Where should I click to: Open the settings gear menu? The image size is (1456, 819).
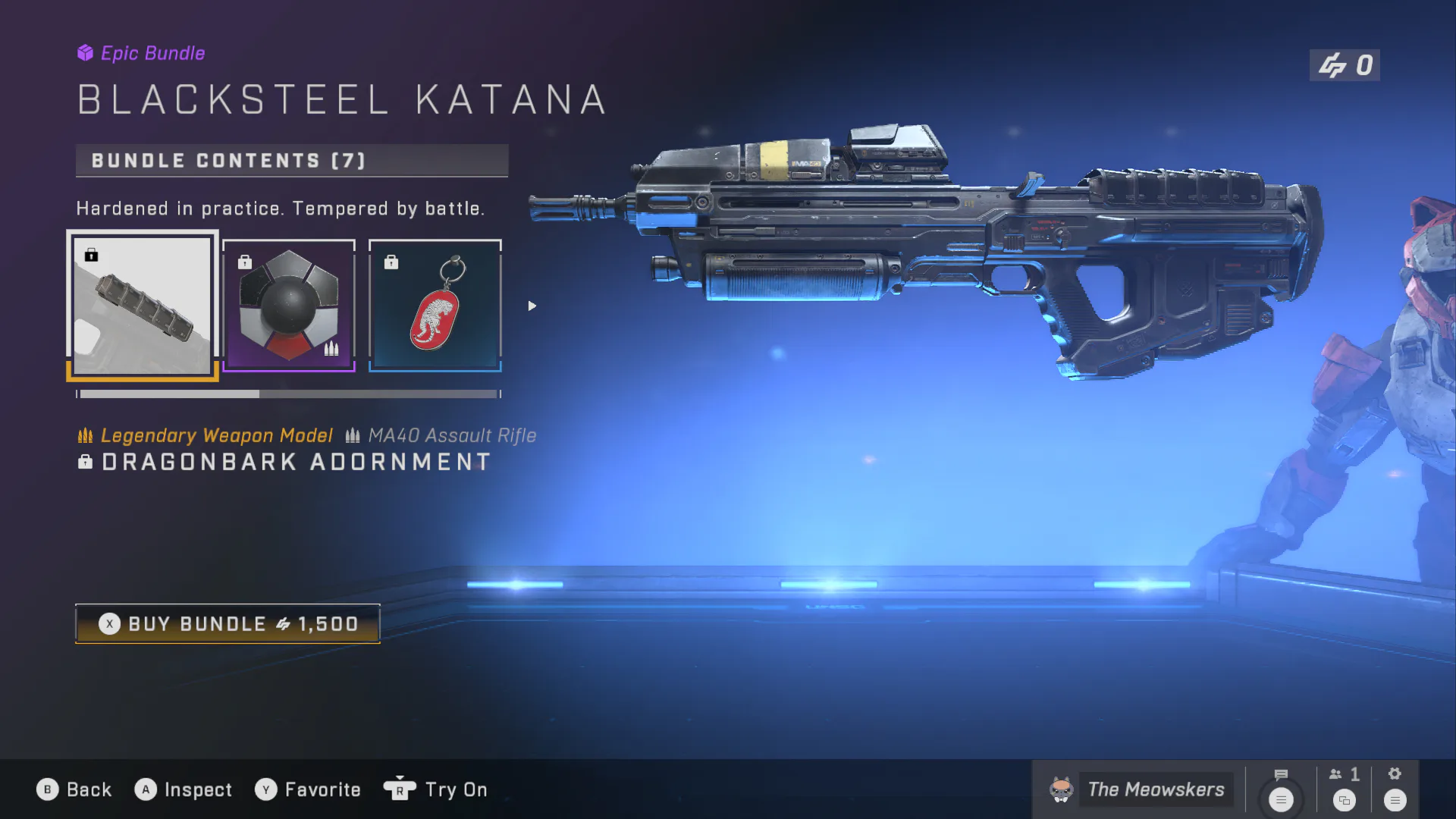click(x=1395, y=789)
